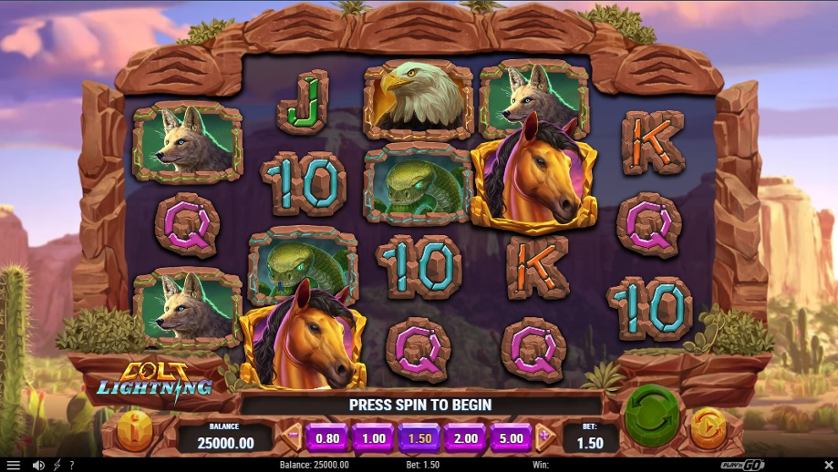Toggle the lightning bolt fast-play icon
The height and width of the screenshot is (472, 838).
(57, 465)
